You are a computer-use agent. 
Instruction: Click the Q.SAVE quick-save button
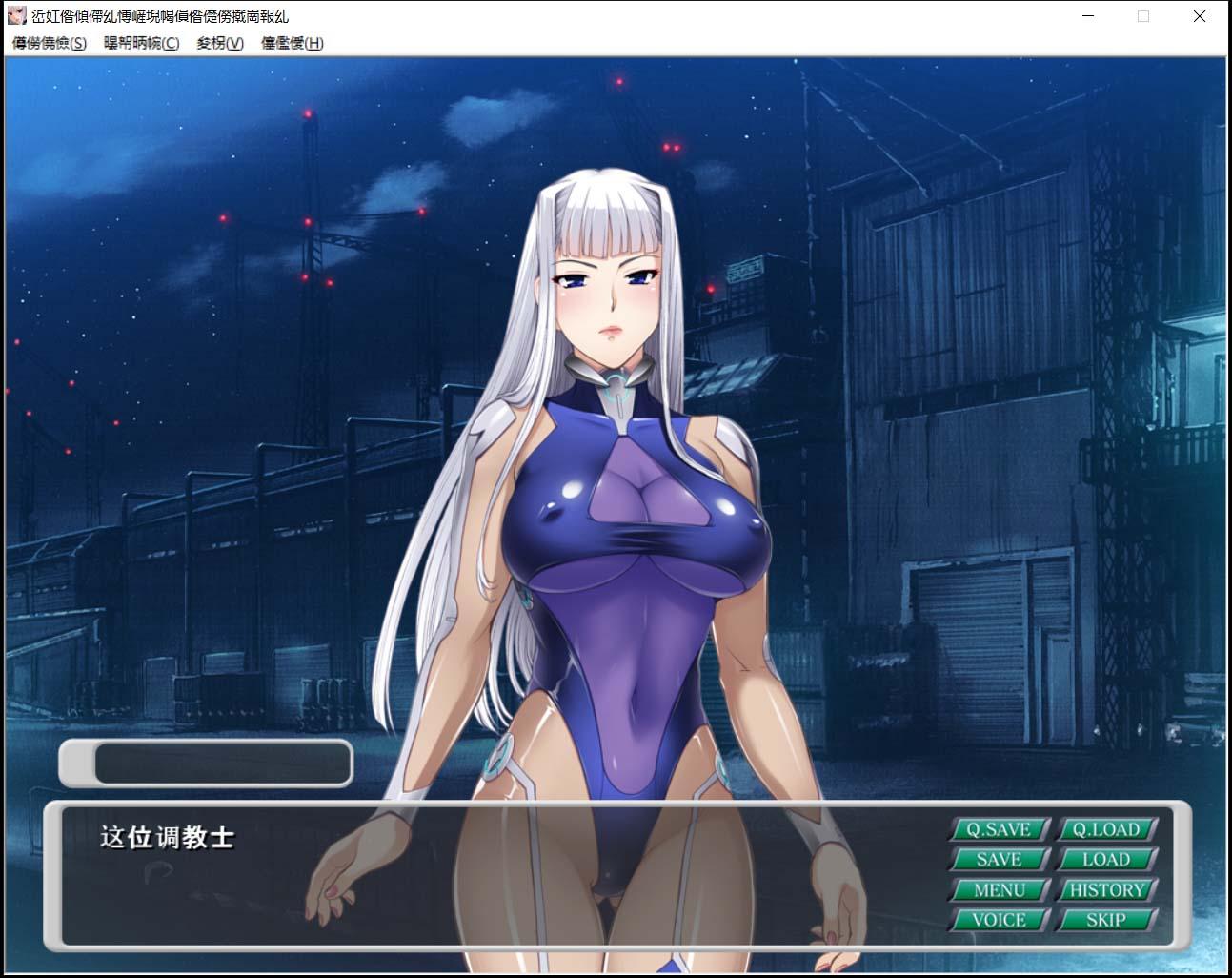[x=999, y=829]
